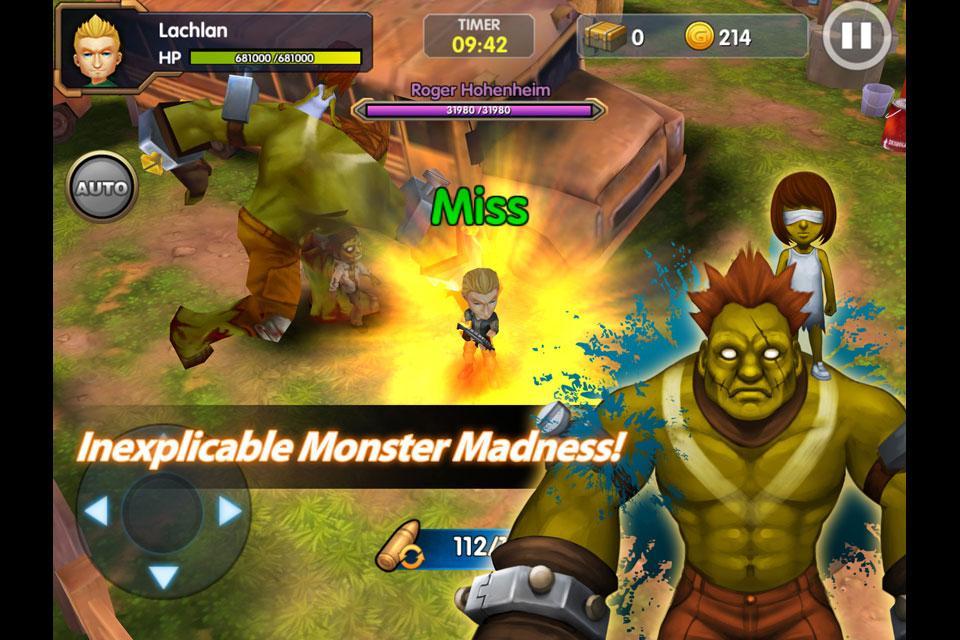Pause the game with the pause button
Image resolution: width=960 pixels, height=640 pixels.
pos(856,37)
